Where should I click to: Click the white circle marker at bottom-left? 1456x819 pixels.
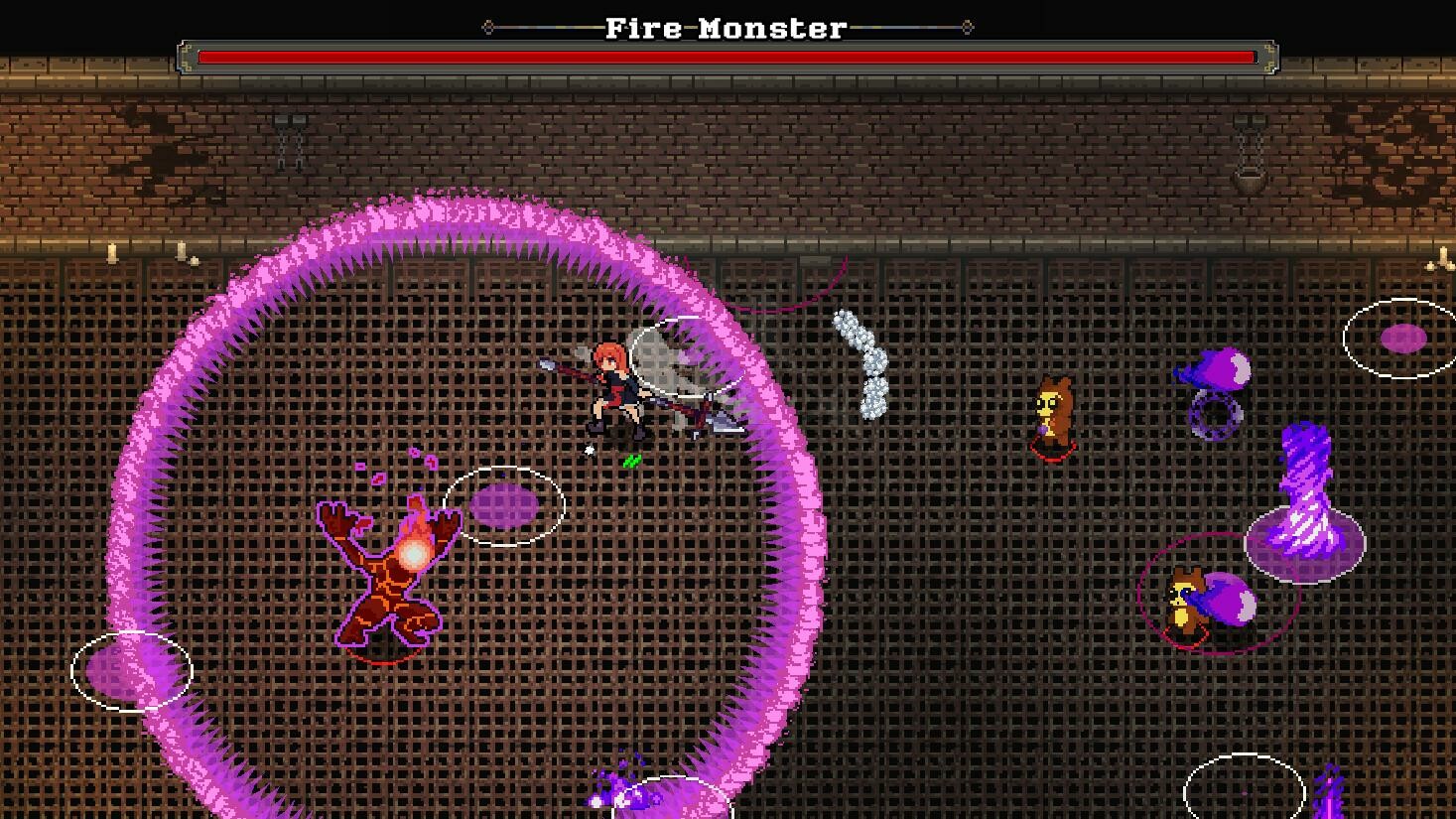[x=132, y=671]
